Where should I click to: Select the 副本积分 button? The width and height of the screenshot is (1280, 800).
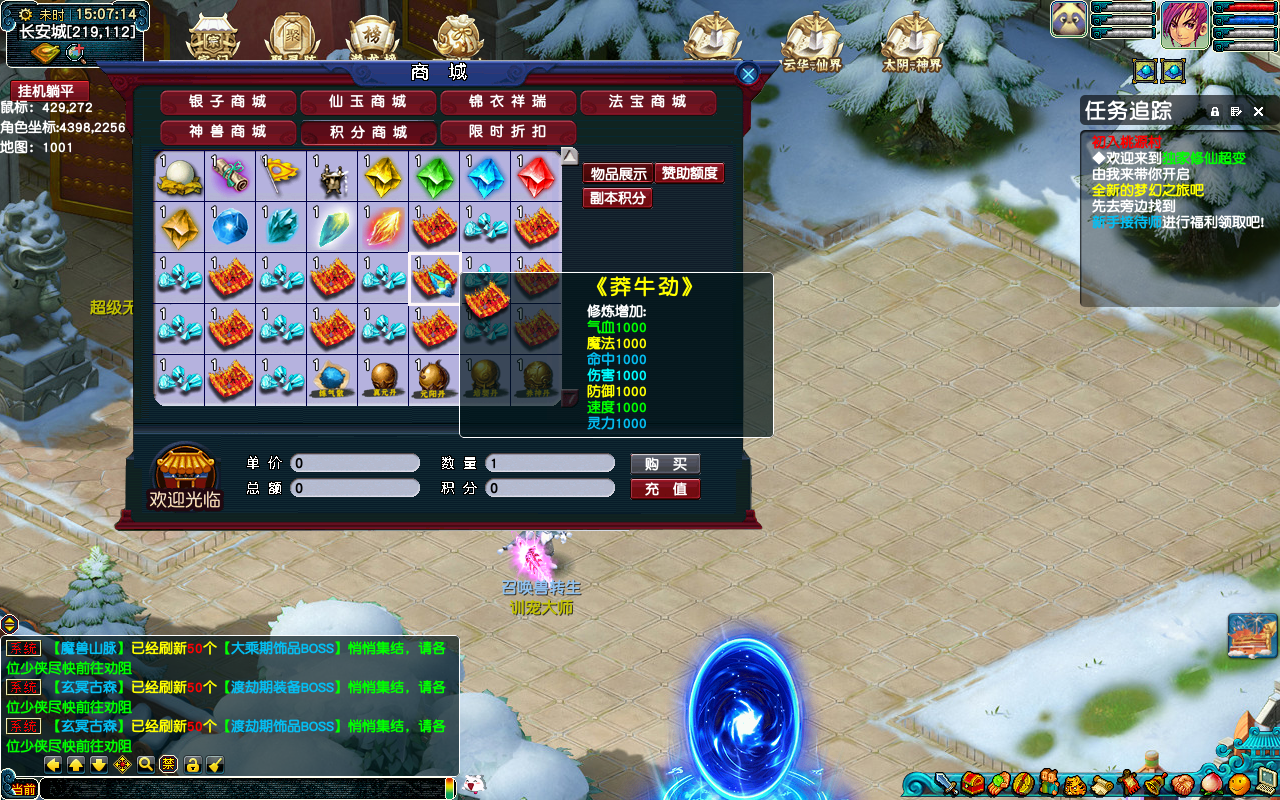[x=617, y=198]
